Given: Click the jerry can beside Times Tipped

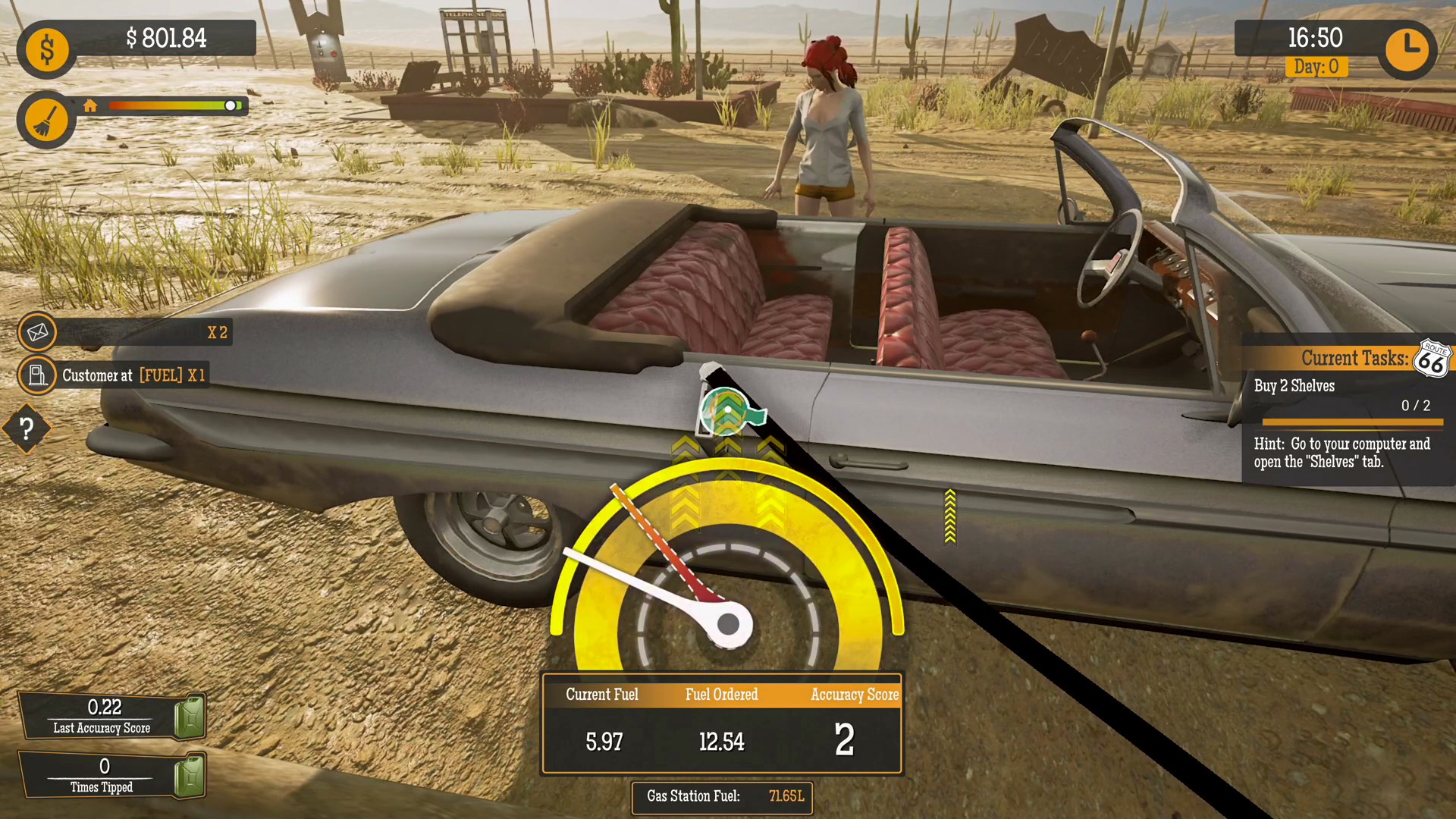Looking at the screenshot, I should 188,774.
